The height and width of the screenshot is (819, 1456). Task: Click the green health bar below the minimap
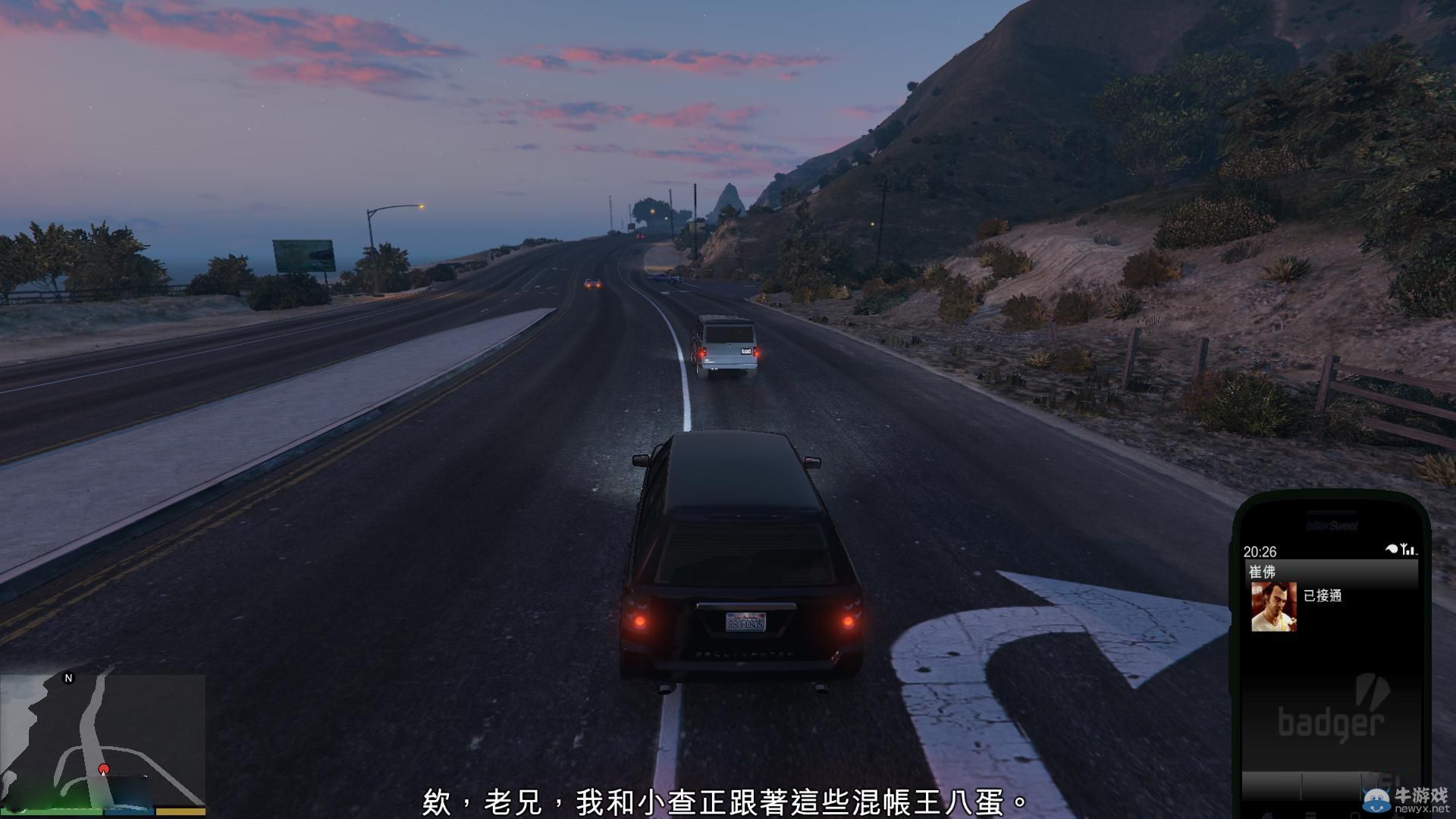[x=51, y=811]
